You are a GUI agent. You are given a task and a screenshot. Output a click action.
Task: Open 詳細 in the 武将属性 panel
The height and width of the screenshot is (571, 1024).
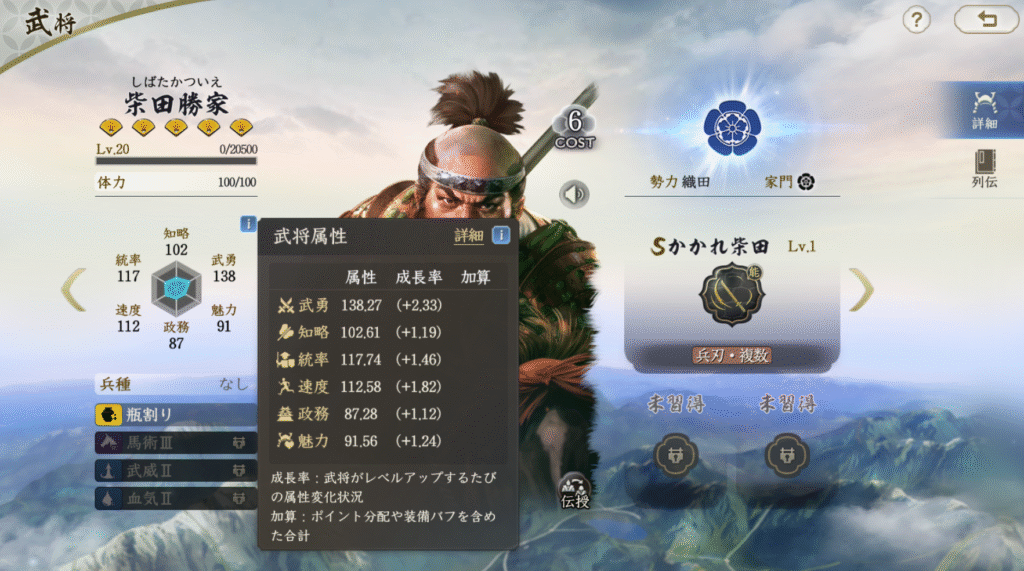468,236
